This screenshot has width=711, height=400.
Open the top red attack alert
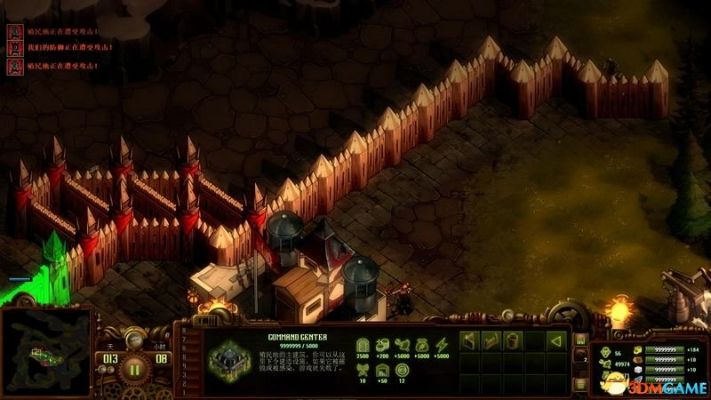[15, 31]
